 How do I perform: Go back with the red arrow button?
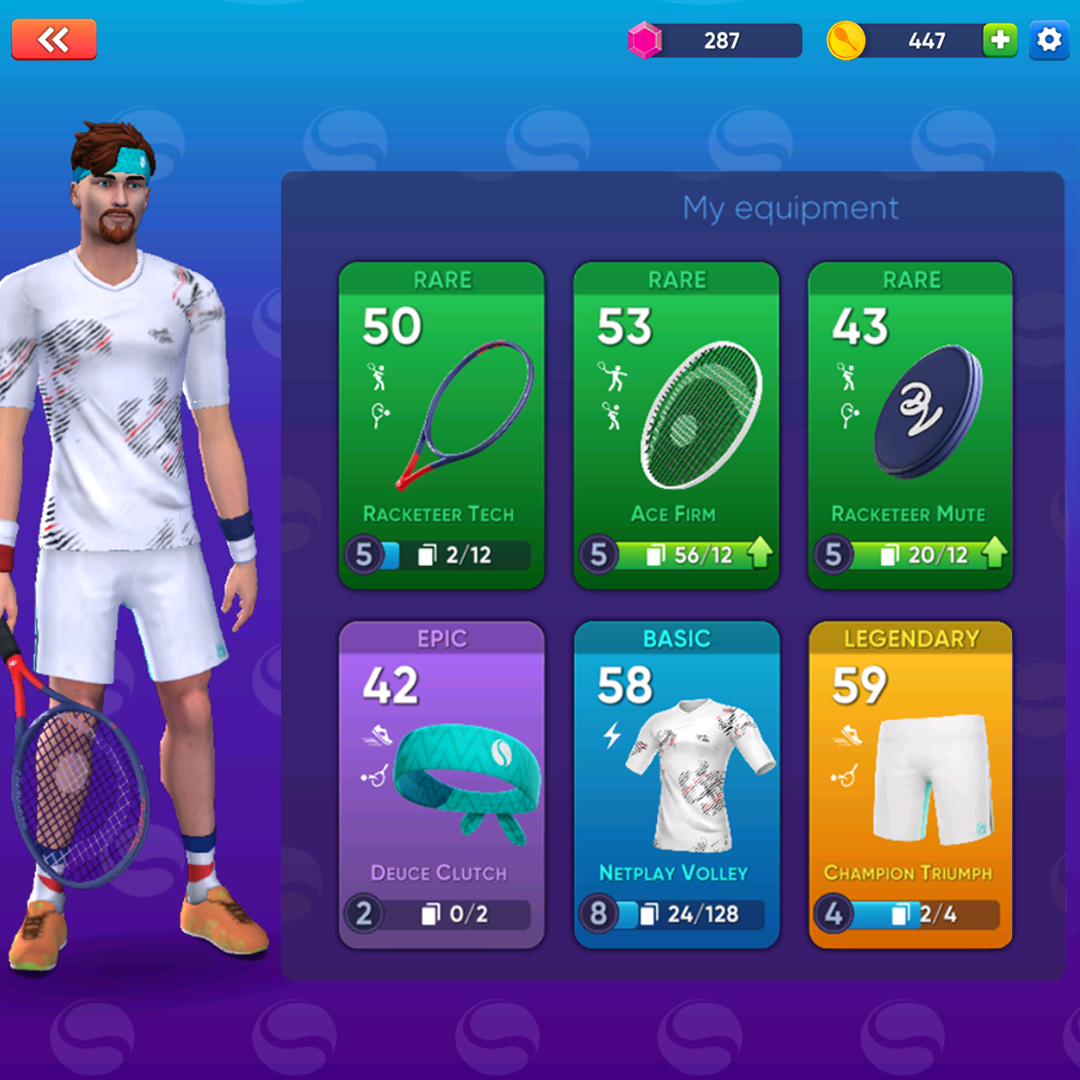tap(54, 40)
